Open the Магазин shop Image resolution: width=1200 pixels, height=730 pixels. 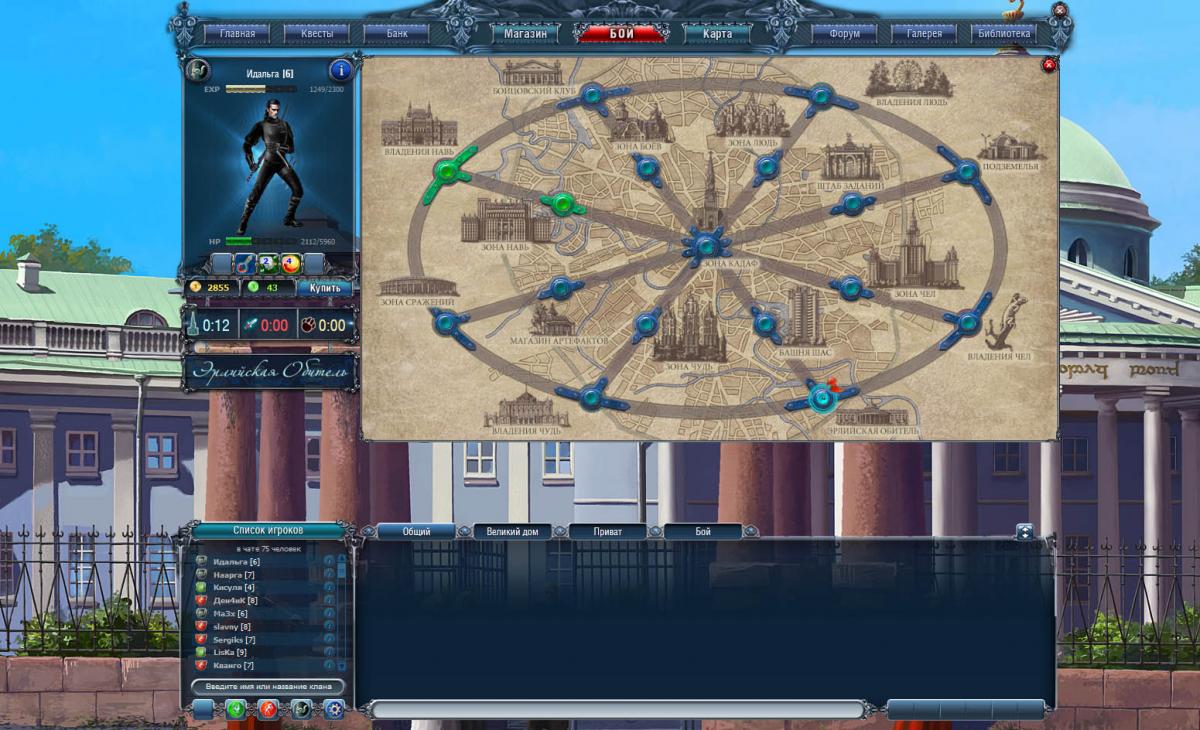pos(525,33)
